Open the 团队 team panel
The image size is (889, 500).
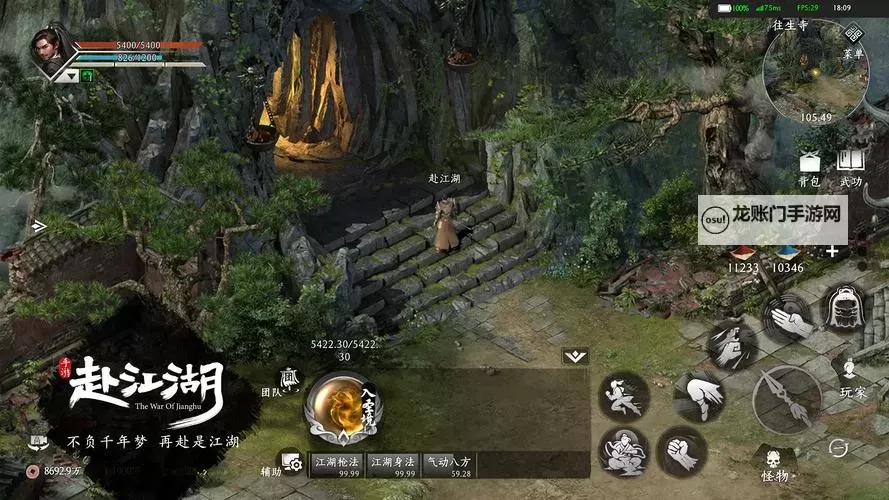coord(287,380)
